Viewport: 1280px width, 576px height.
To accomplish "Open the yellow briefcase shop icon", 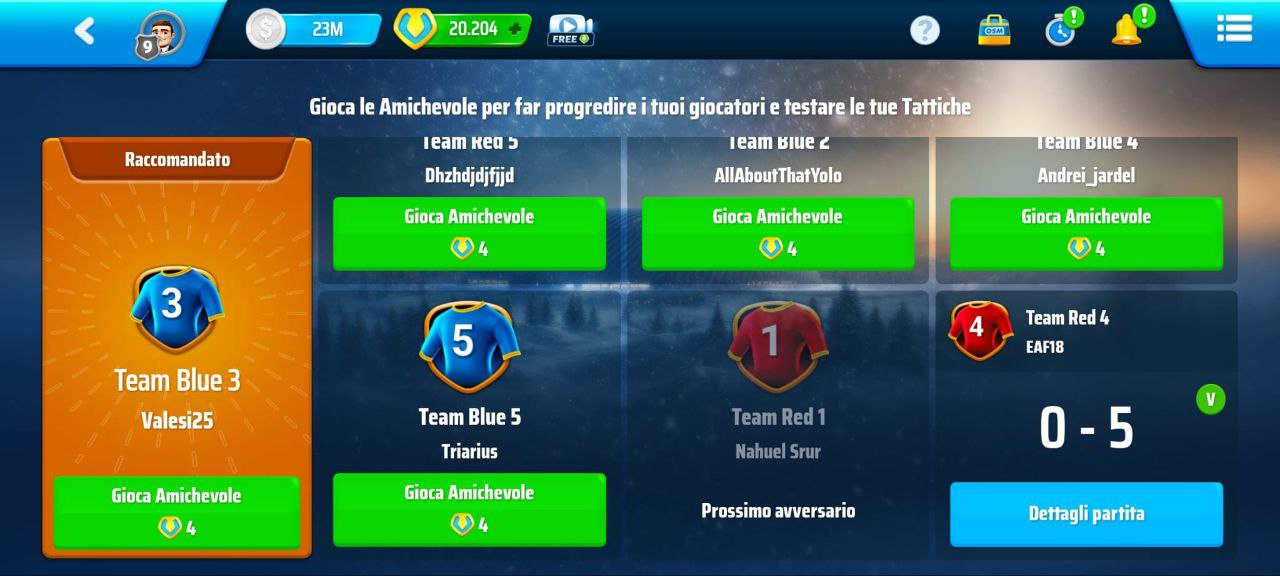I will pyautogui.click(x=993, y=30).
